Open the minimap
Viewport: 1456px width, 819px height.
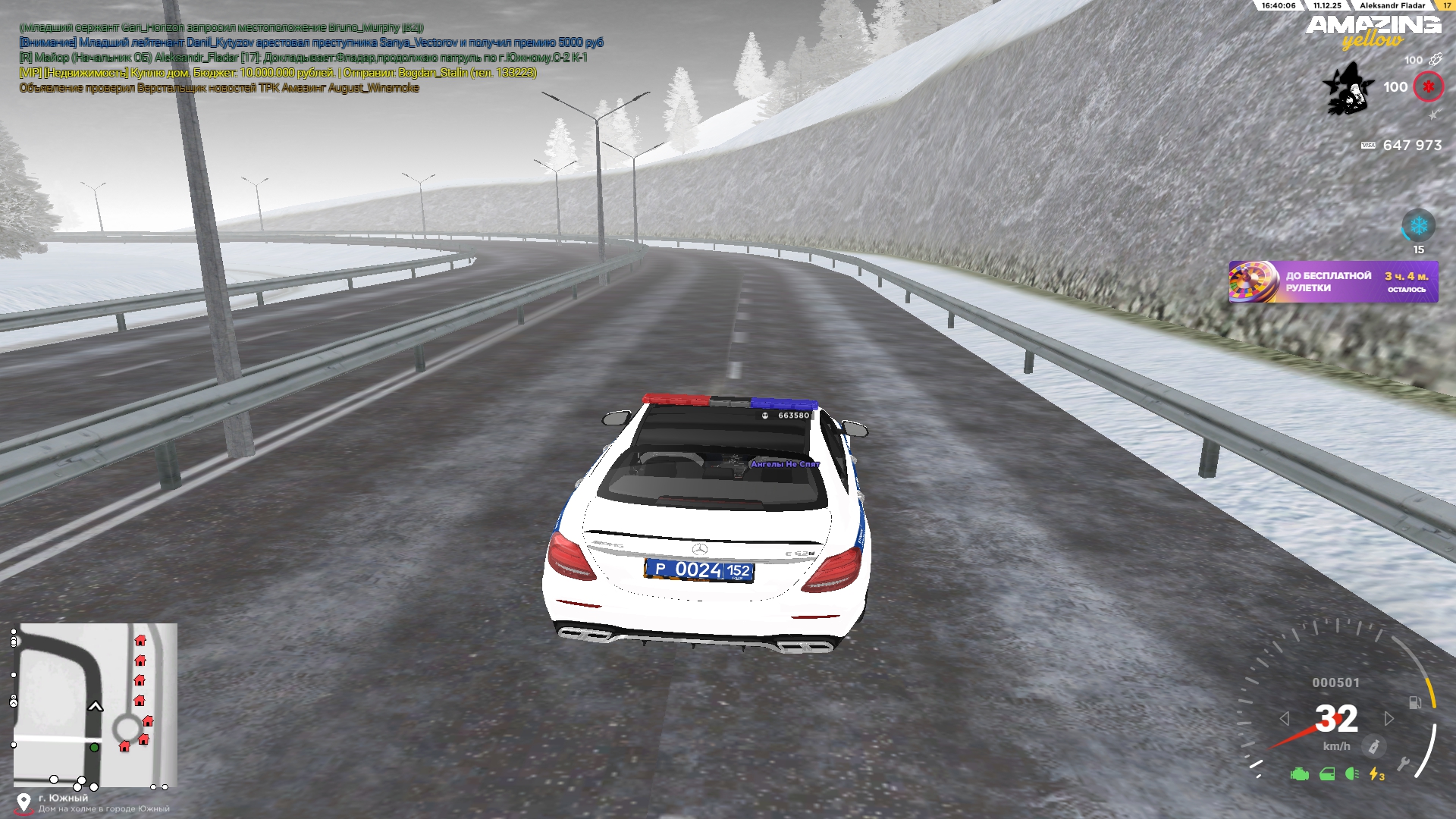[x=96, y=705]
